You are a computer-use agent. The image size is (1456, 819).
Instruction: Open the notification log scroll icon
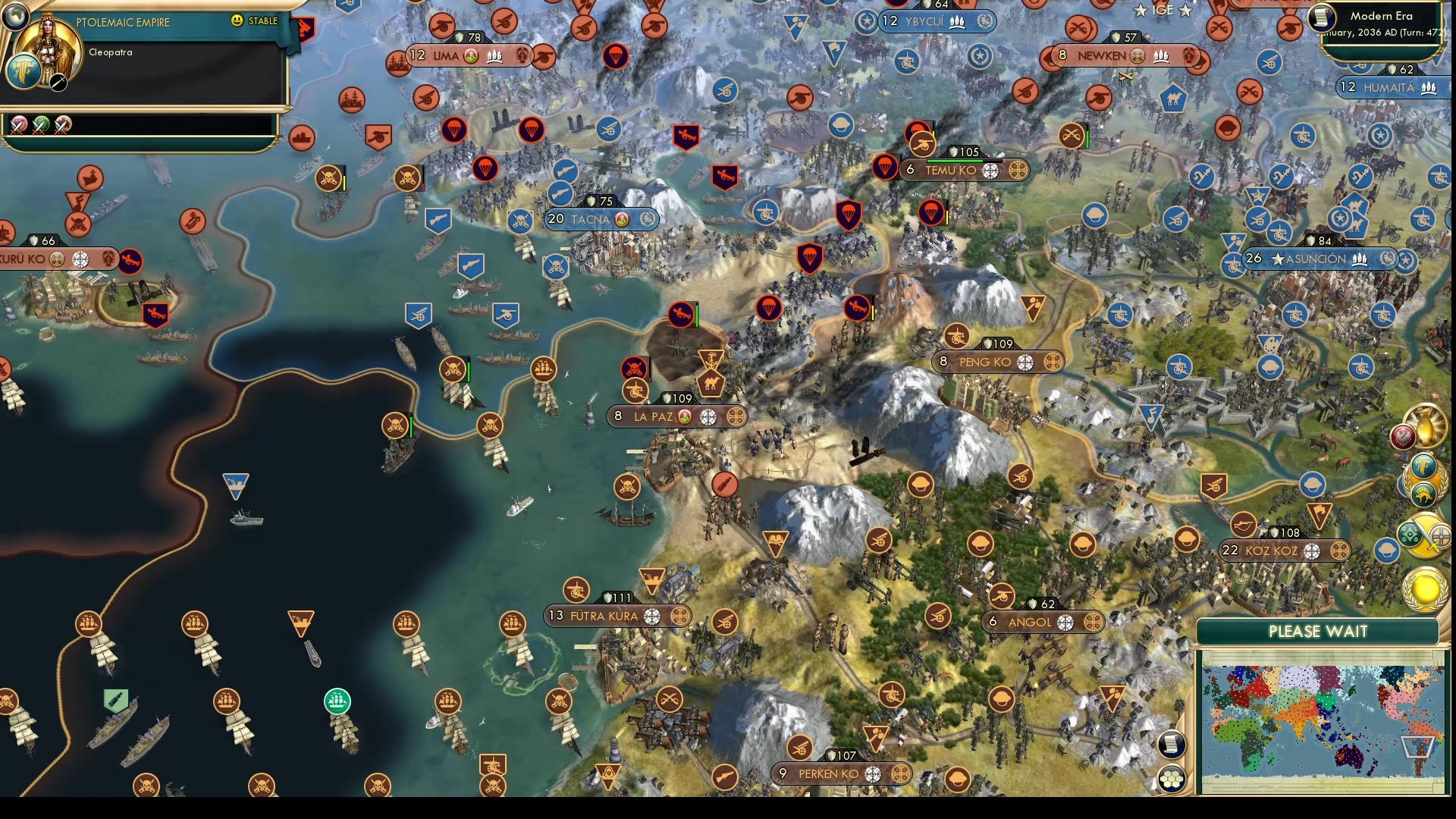(1171, 745)
